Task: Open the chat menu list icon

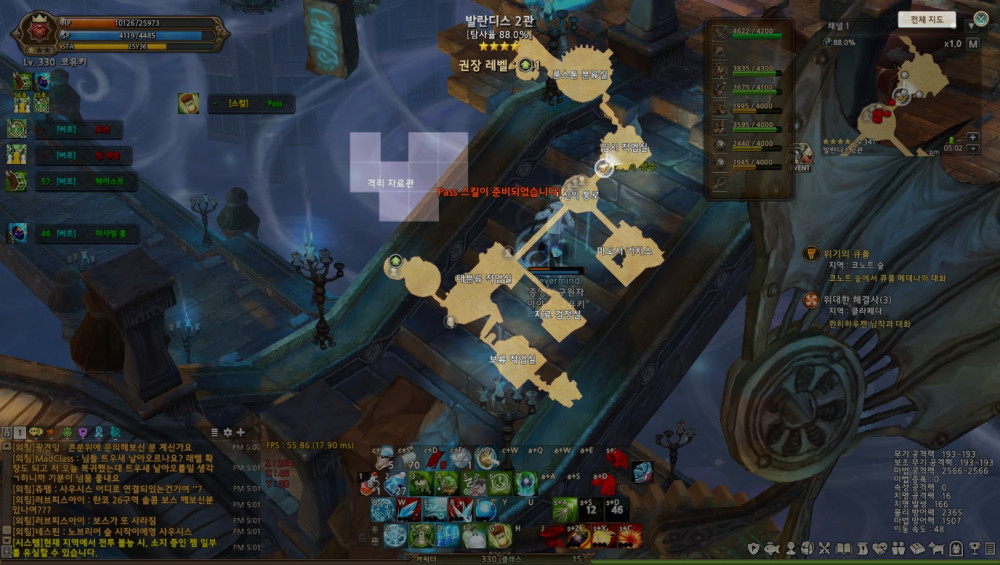Action: (x=213, y=432)
